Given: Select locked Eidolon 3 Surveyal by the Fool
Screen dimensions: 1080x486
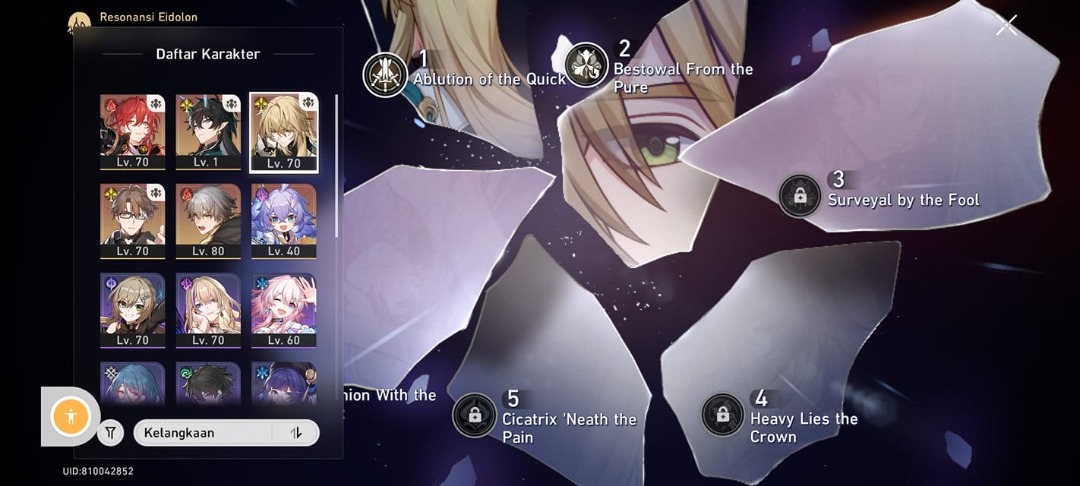Looking at the screenshot, I should [800, 195].
